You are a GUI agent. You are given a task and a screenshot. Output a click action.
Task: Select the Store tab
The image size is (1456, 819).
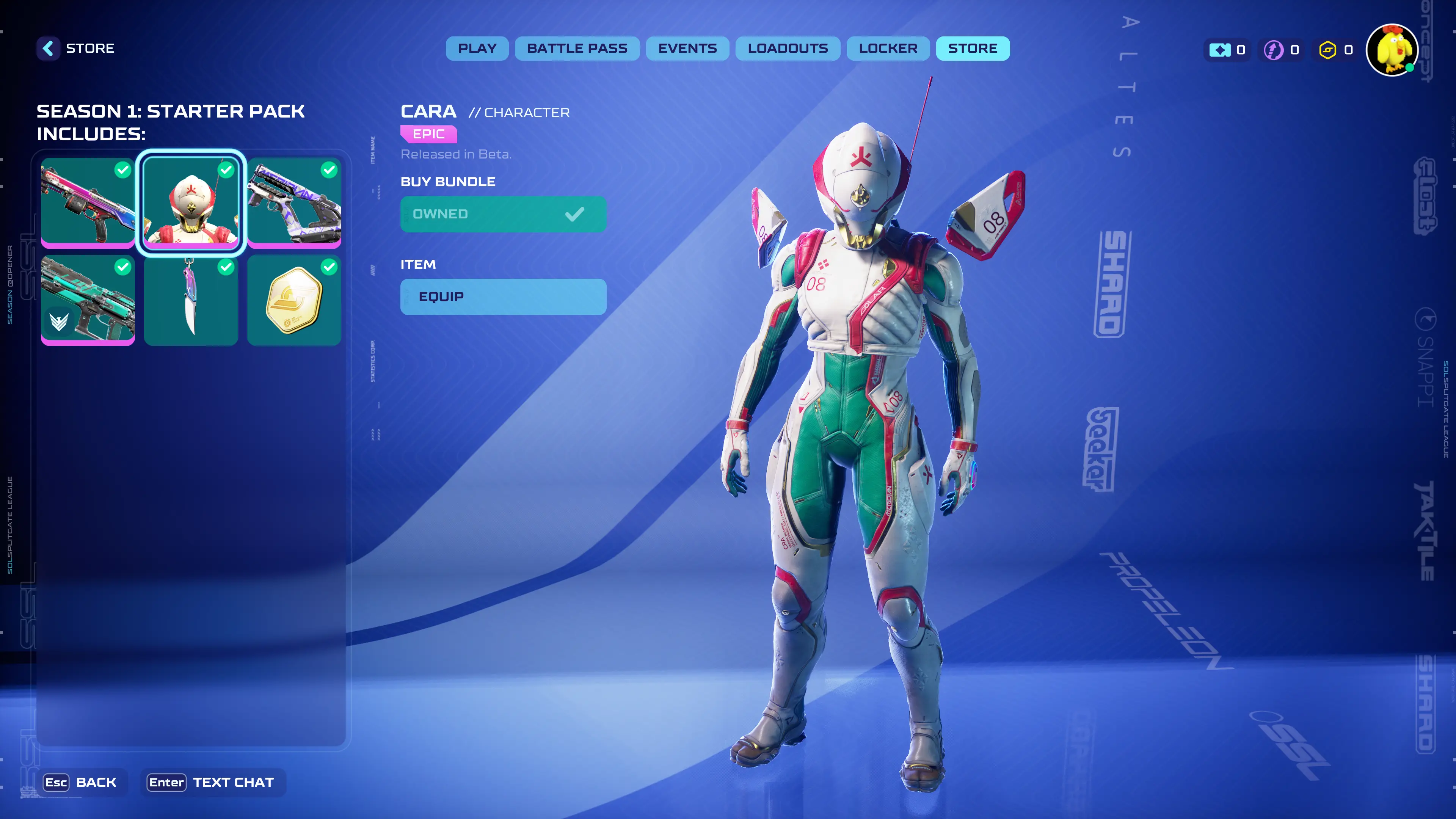pos(972,49)
